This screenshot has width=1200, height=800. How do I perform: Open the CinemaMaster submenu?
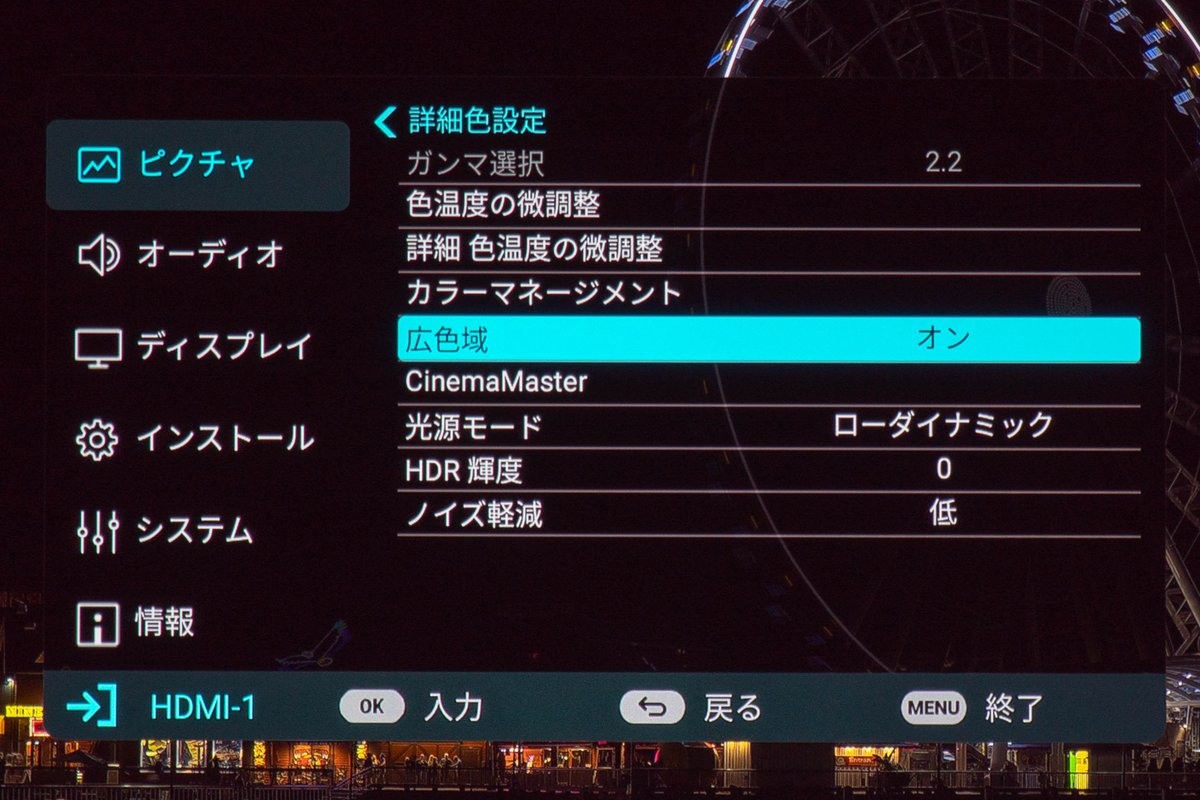(768, 382)
